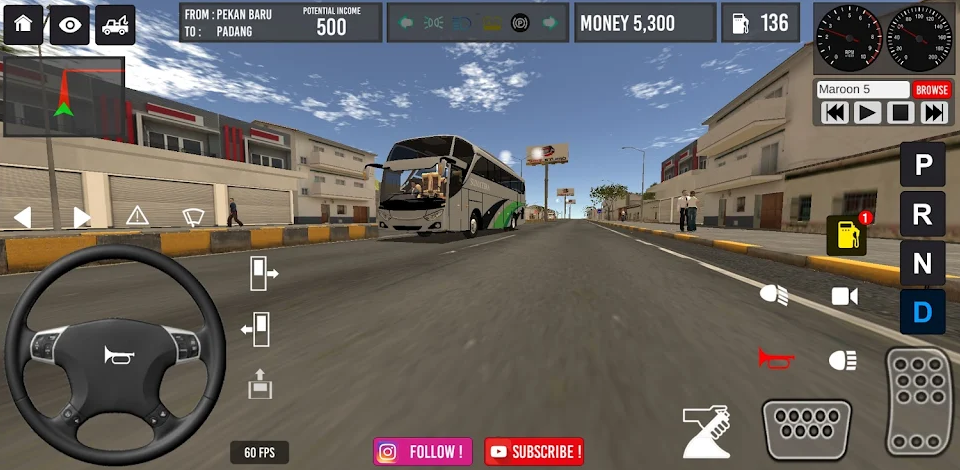
Task: Play the music track
Action: 867,113
